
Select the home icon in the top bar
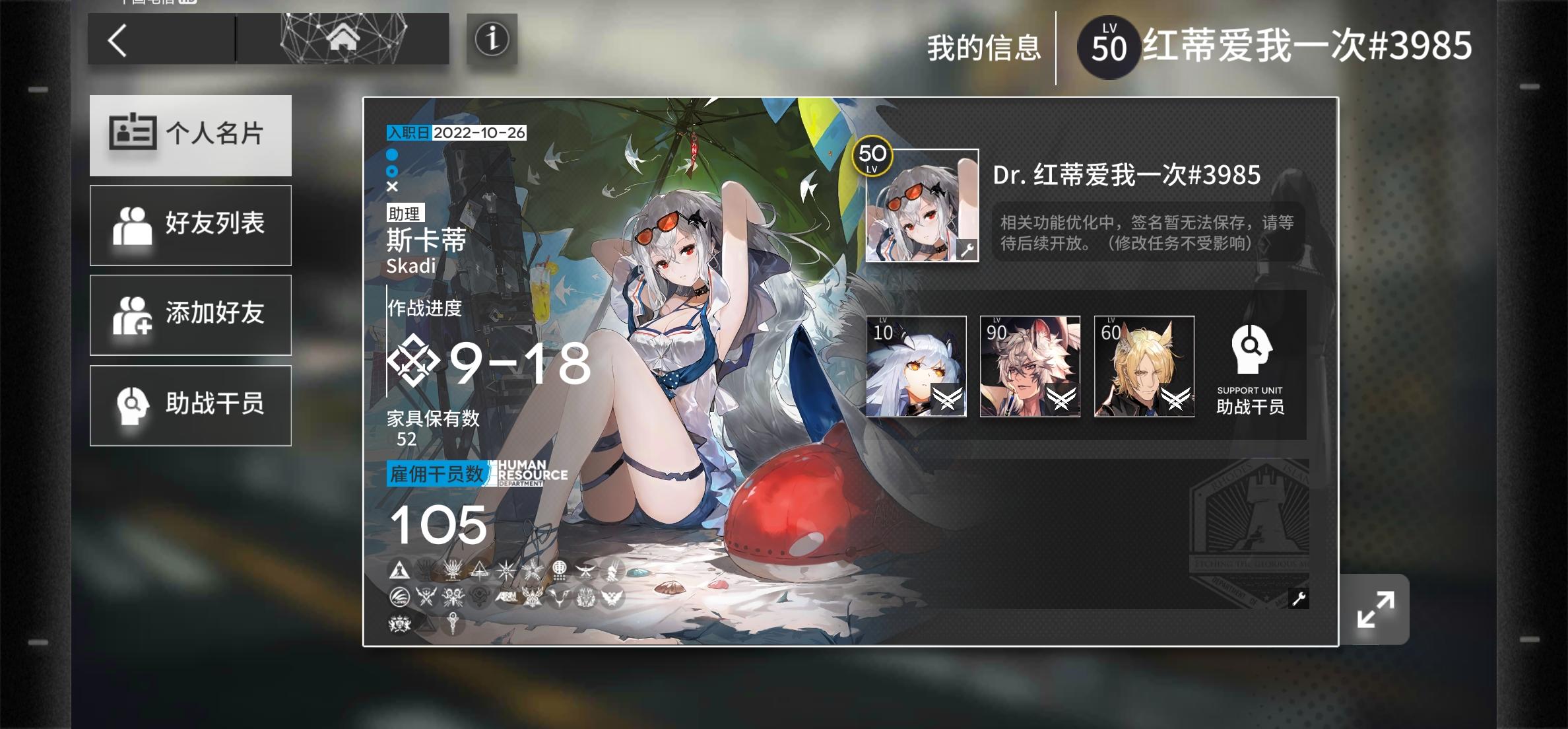coord(343,39)
